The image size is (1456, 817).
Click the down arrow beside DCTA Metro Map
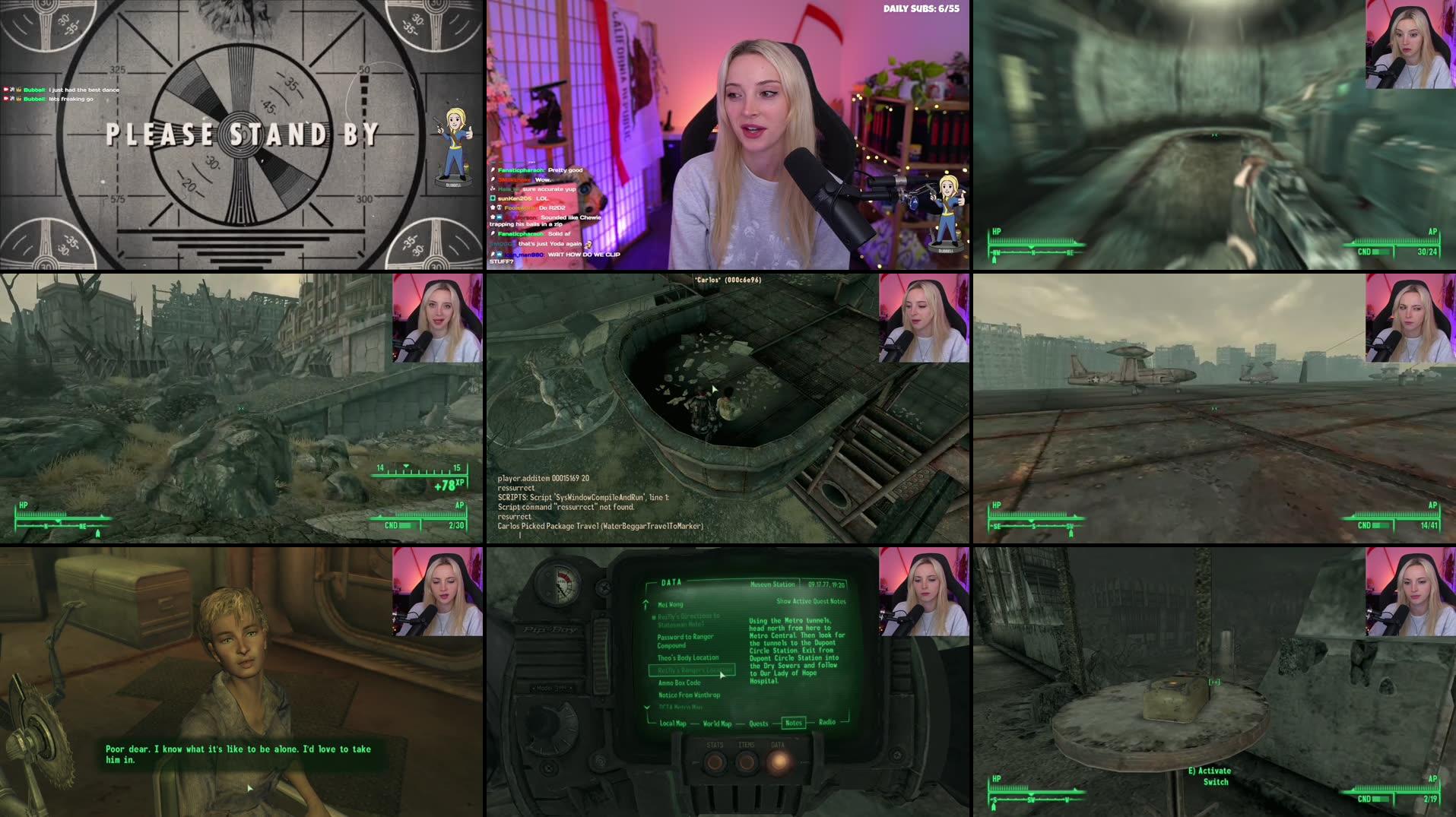pyautogui.click(x=646, y=708)
